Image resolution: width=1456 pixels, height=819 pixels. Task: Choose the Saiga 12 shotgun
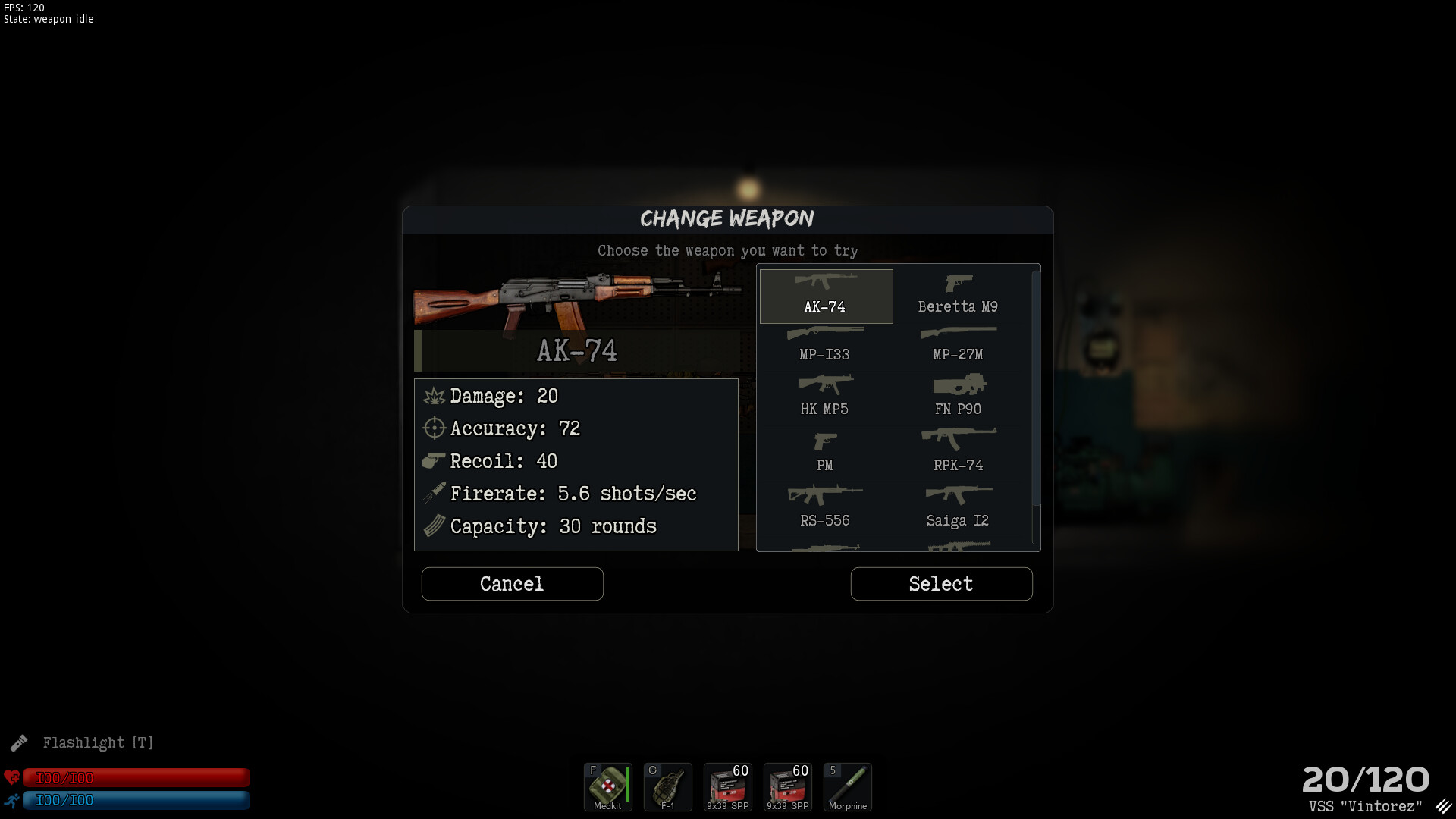click(958, 508)
